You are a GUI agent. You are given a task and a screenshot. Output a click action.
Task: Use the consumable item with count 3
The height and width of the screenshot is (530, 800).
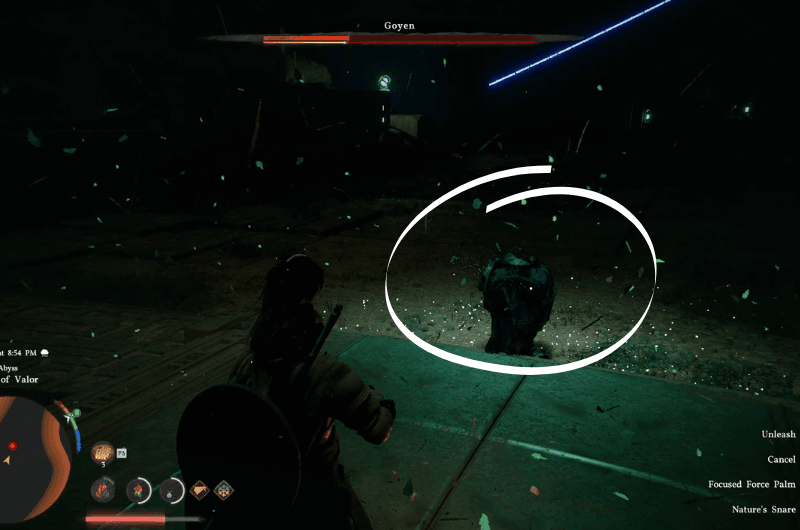tap(103, 453)
